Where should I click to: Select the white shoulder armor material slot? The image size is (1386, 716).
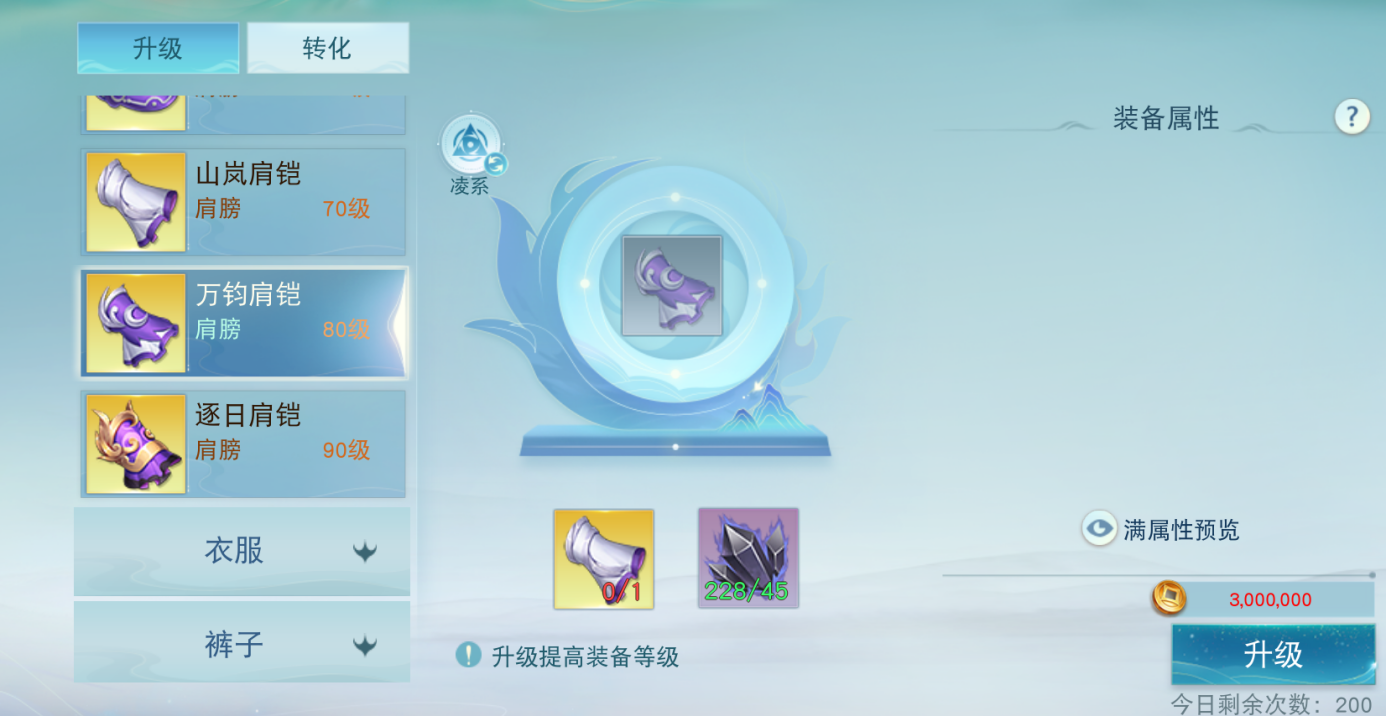click(x=604, y=558)
